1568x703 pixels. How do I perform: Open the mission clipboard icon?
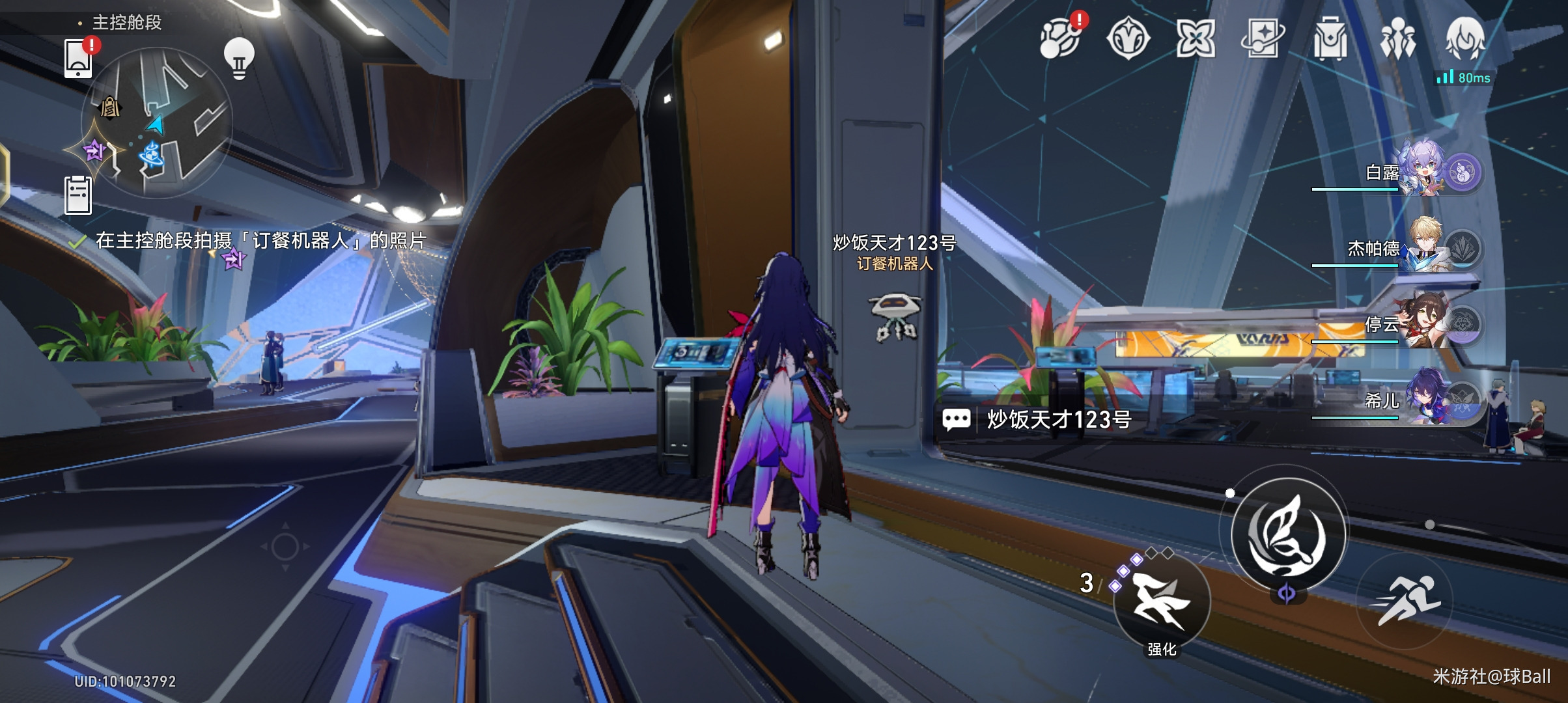pyautogui.click(x=78, y=195)
